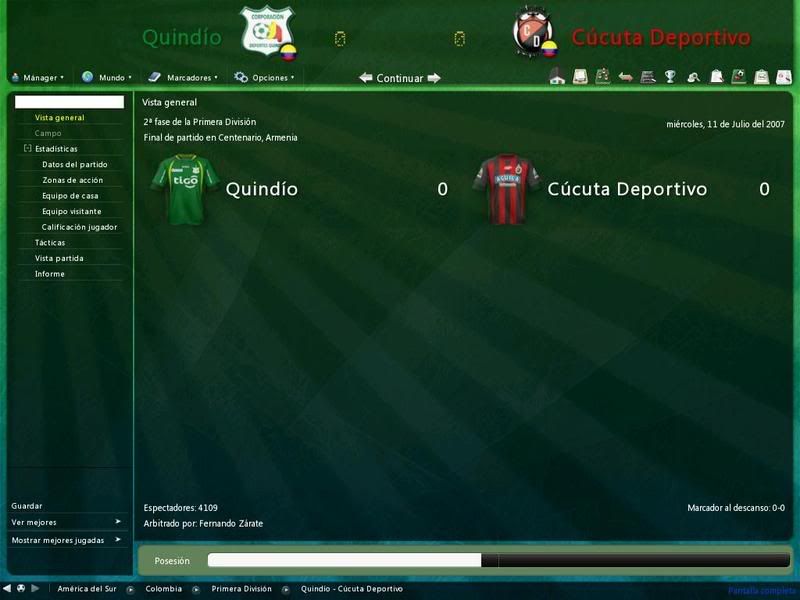Image resolution: width=800 pixels, height=600 pixels.
Task: Open Equipo de casa statistics
Action: click(x=70, y=196)
